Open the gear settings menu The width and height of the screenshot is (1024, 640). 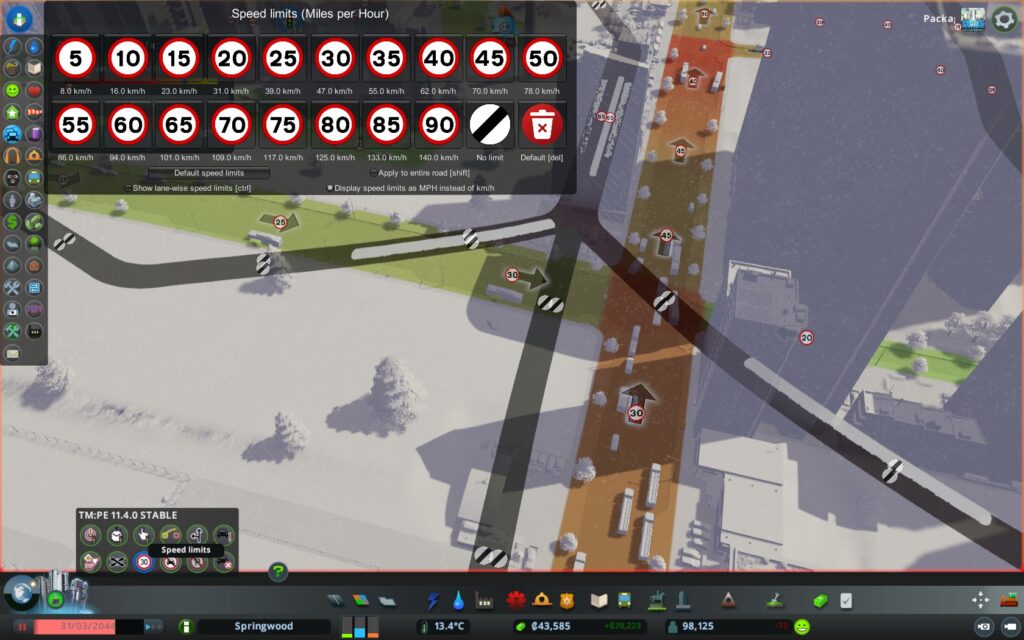[x=1003, y=19]
